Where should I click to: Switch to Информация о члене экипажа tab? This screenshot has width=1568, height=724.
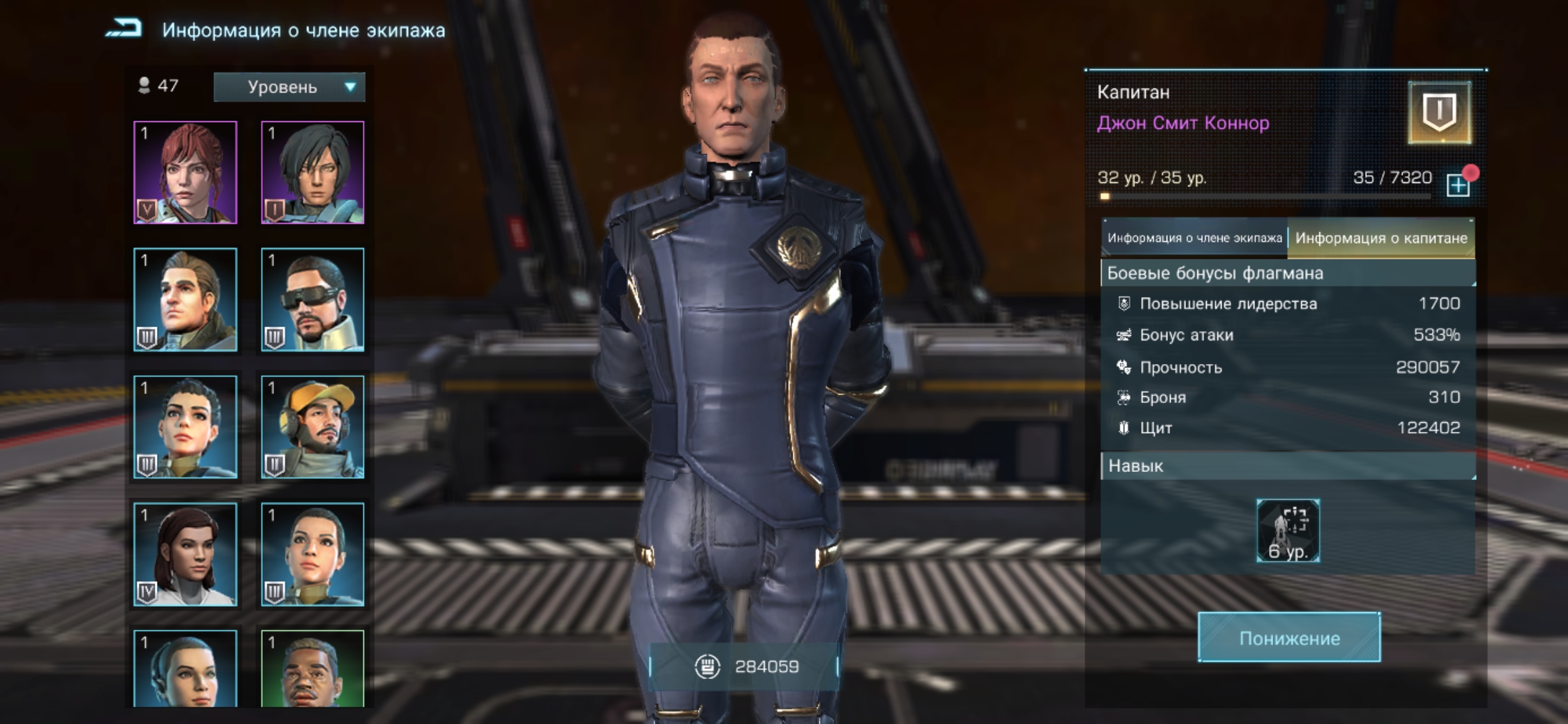coord(1194,238)
